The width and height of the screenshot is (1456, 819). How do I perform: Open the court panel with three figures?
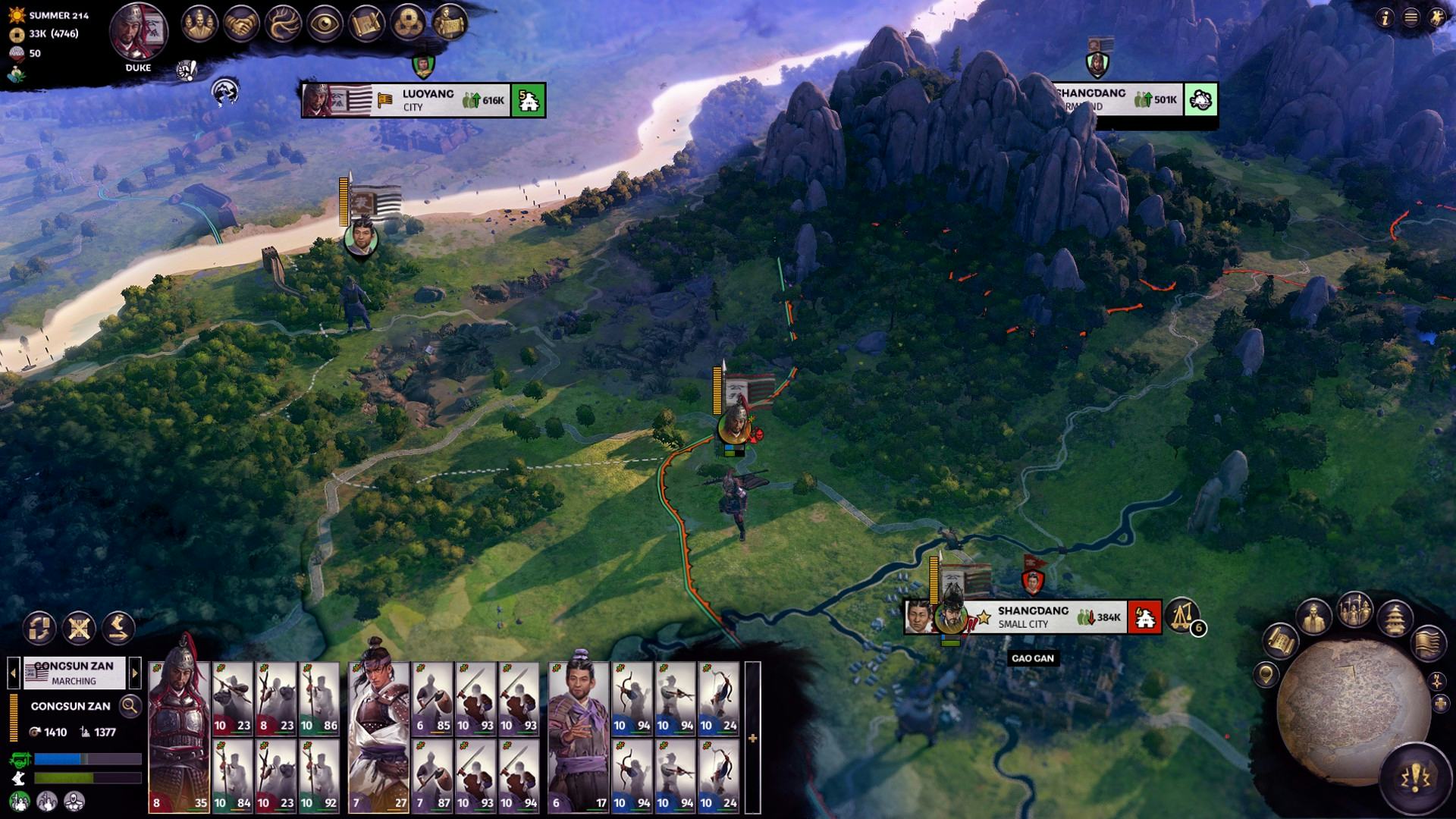coord(199,24)
